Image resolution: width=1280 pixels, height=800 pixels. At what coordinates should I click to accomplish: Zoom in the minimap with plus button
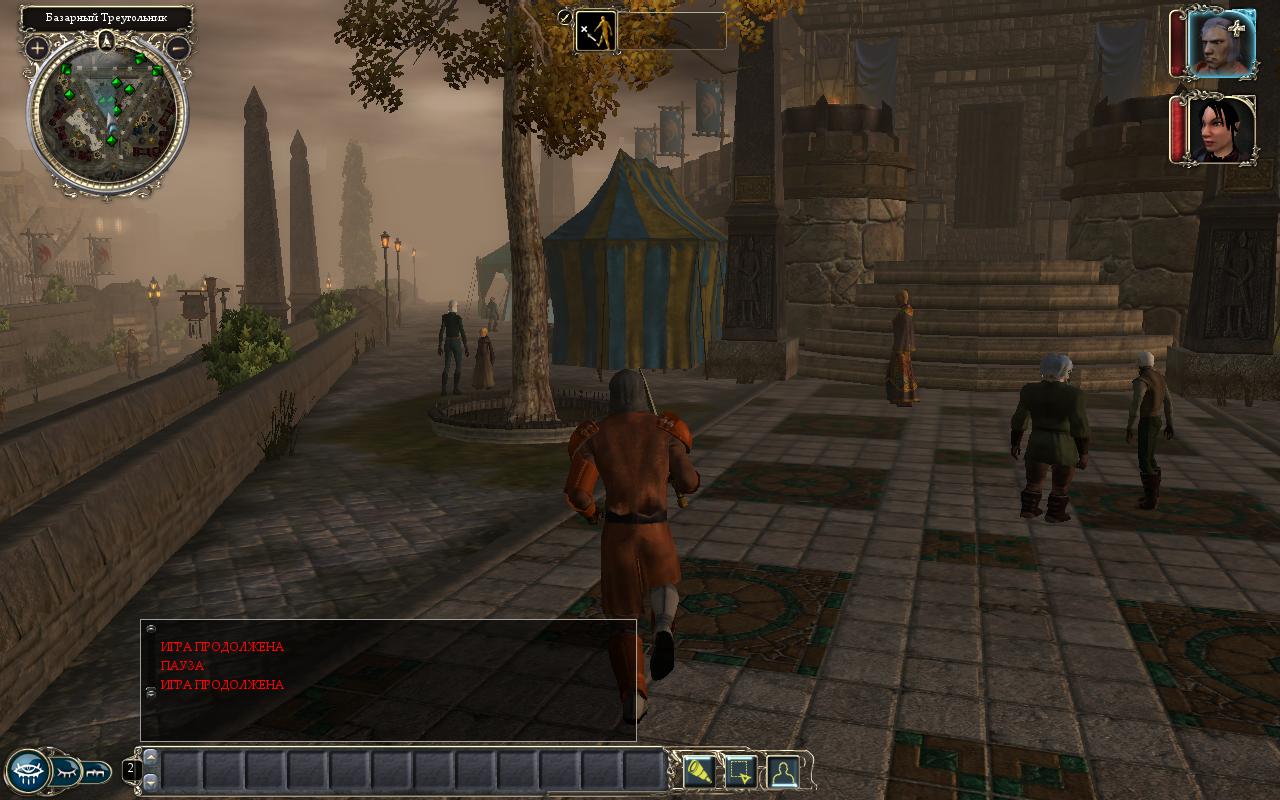pos(38,47)
